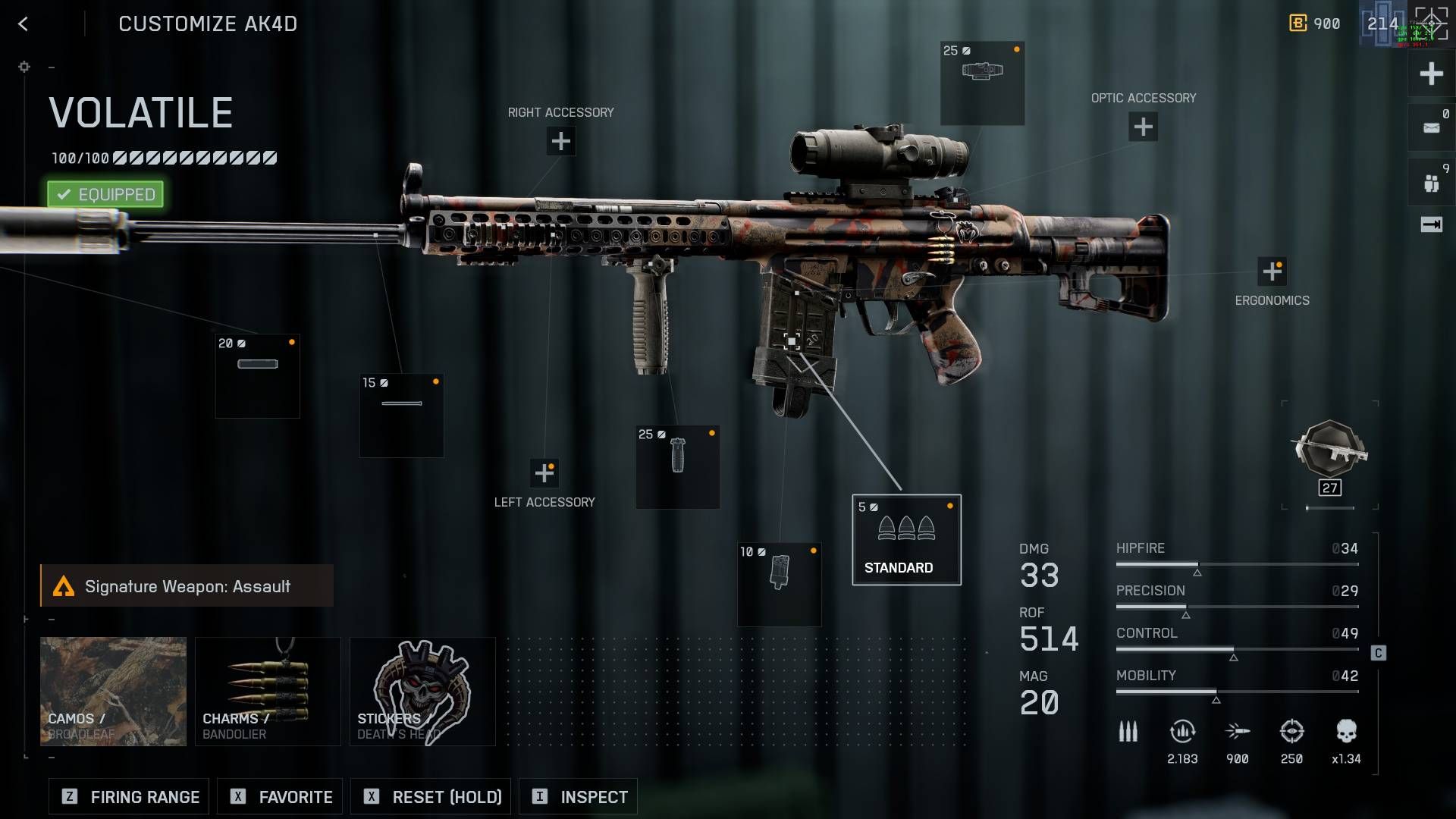Select the ammo type bullets icon
Image resolution: width=1456 pixels, height=819 pixels.
click(x=1128, y=732)
